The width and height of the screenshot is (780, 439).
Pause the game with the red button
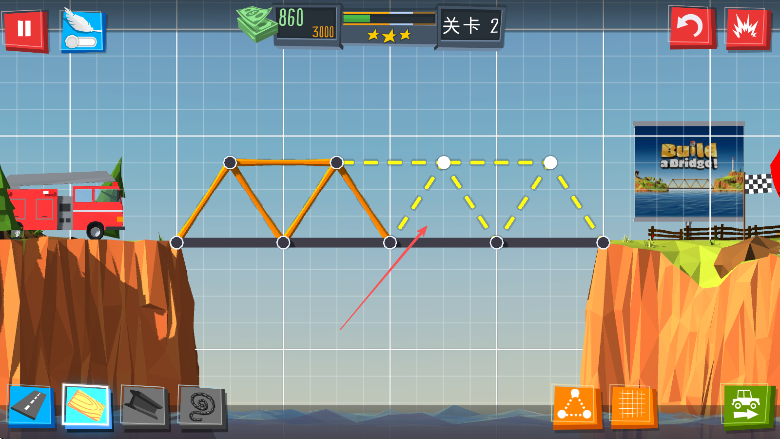tap(24, 28)
